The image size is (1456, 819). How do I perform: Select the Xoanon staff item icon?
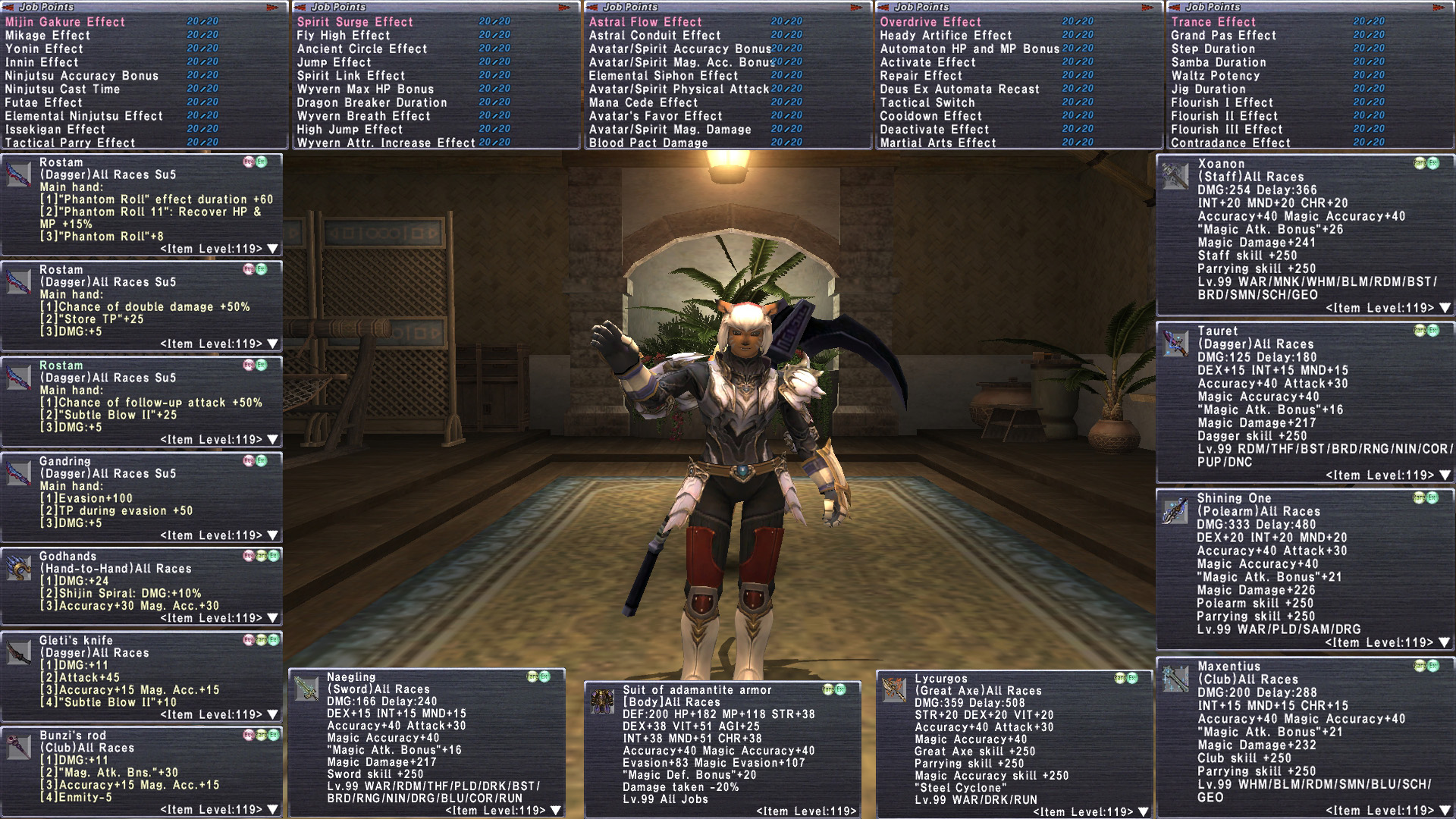1175,176
